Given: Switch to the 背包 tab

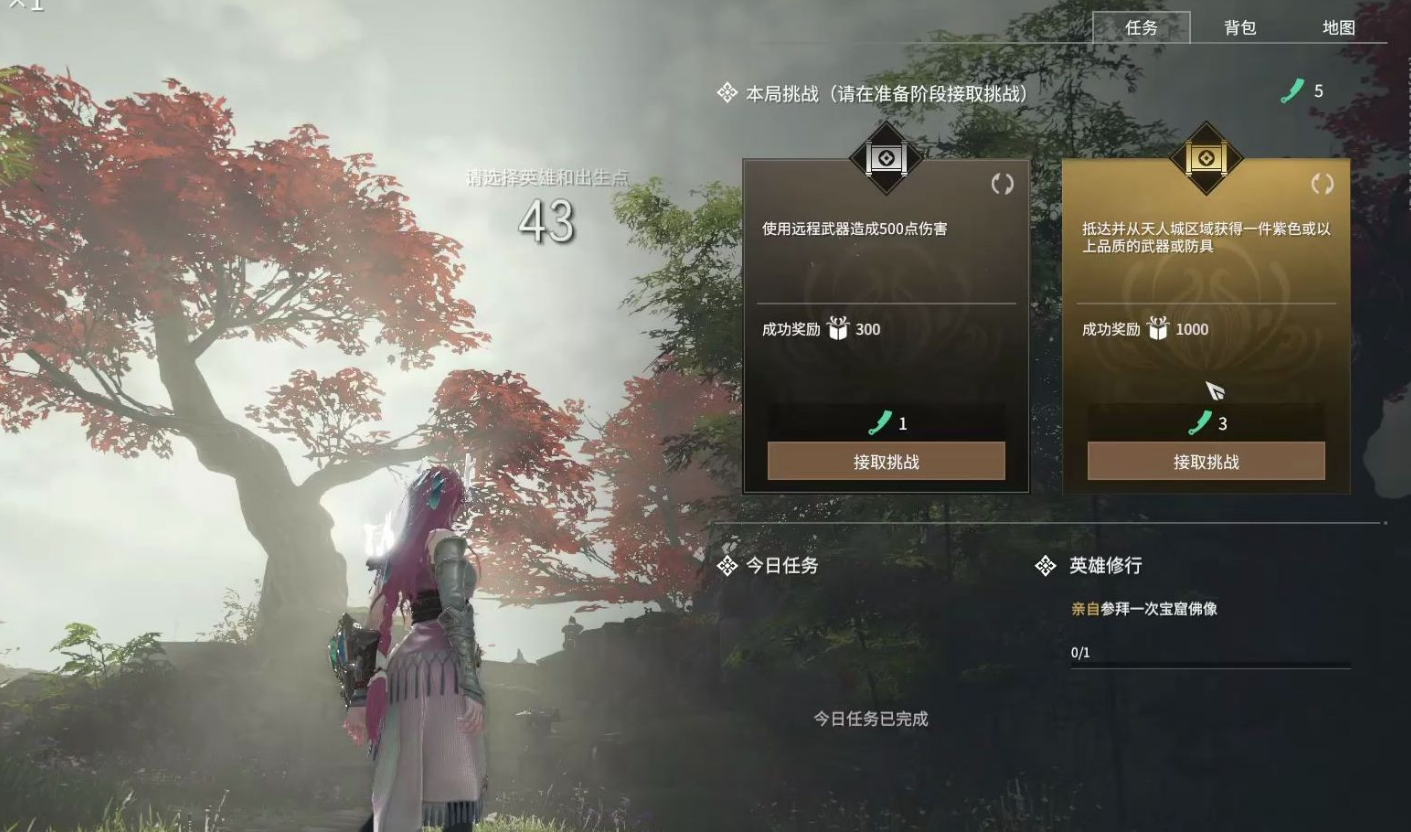Looking at the screenshot, I should pyautogui.click(x=1239, y=29).
